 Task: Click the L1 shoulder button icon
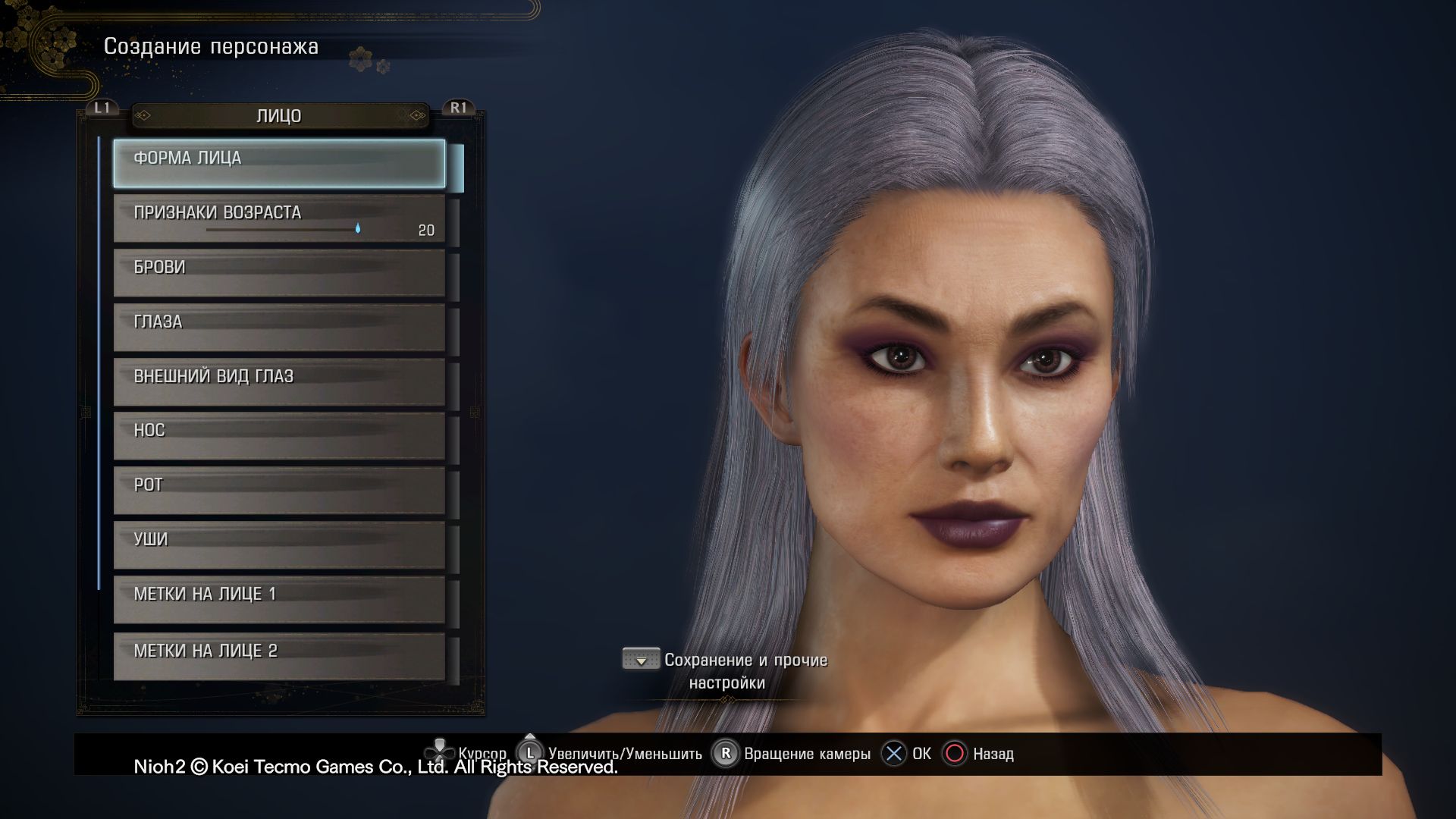point(101,108)
